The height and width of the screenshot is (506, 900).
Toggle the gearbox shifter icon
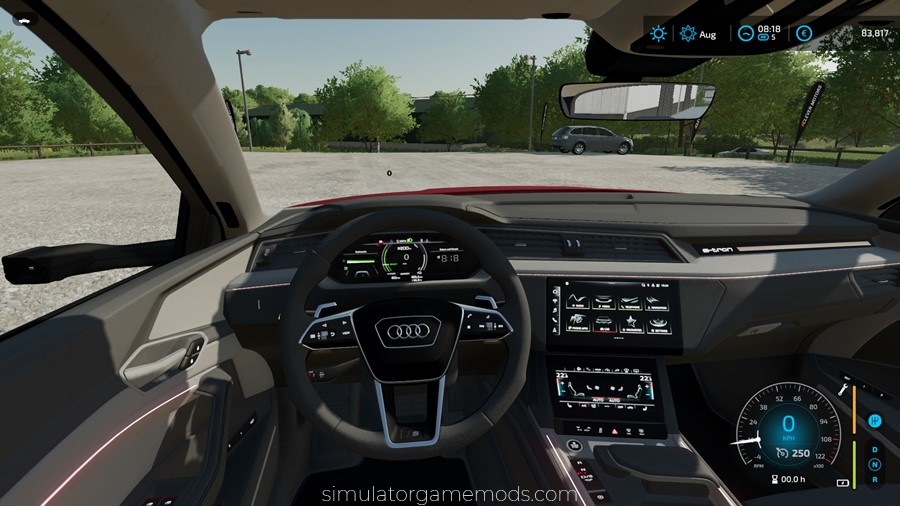pos(875,421)
